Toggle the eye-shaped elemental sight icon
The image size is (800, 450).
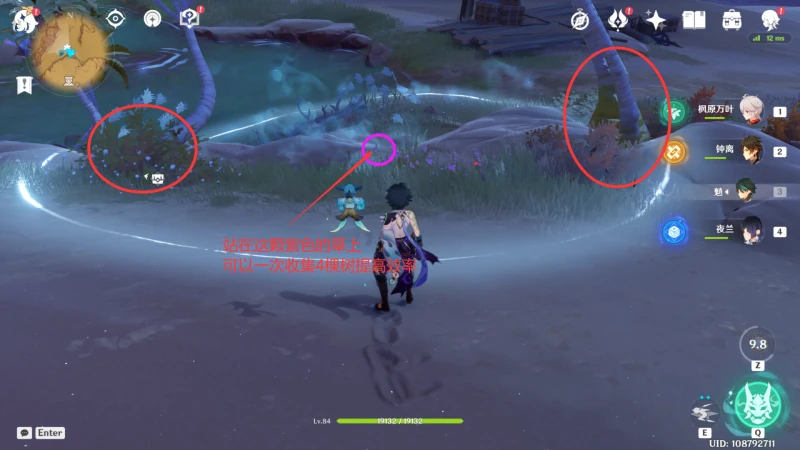[116, 18]
